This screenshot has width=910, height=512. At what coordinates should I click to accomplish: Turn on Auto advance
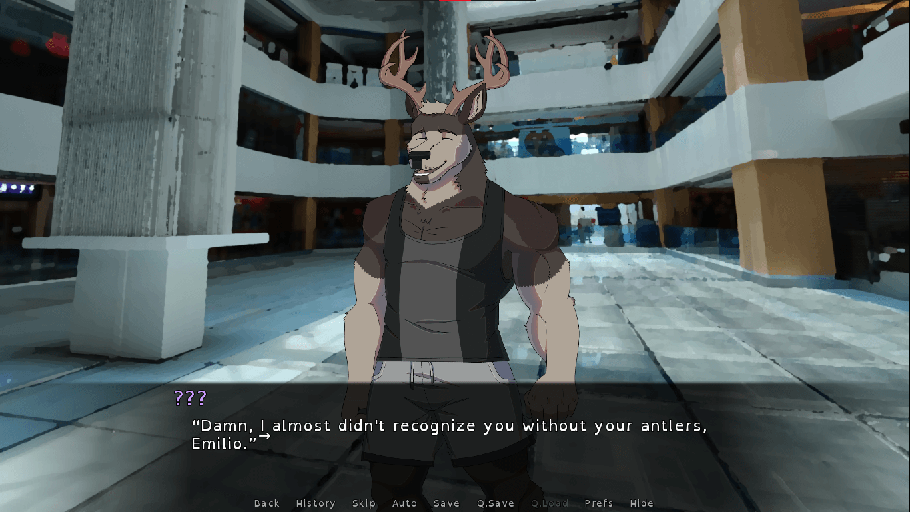pos(404,503)
